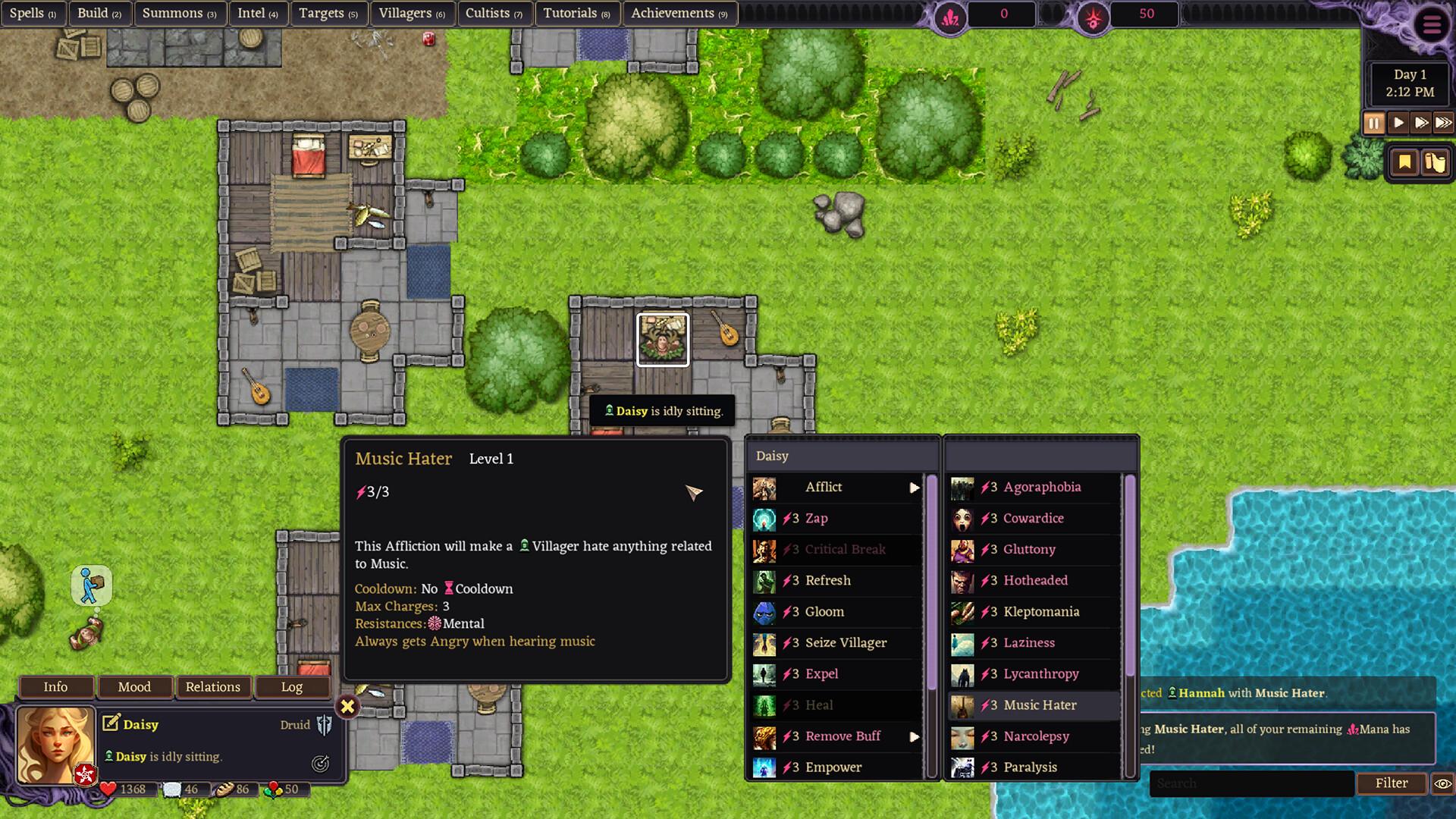Toggle the eye icon beside the Filter button
The image size is (1456, 819).
[1442, 783]
